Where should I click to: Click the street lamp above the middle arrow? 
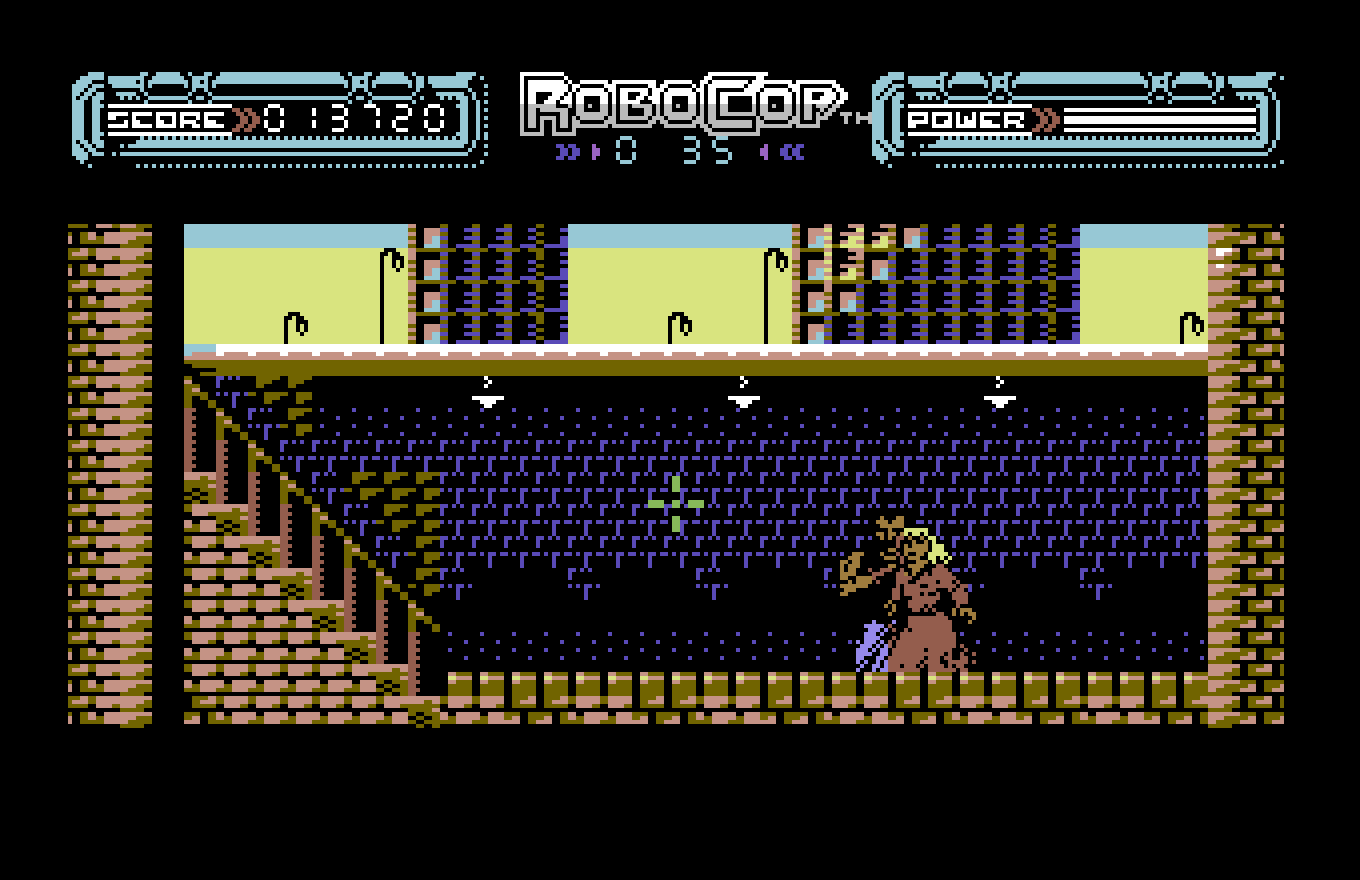(772, 262)
